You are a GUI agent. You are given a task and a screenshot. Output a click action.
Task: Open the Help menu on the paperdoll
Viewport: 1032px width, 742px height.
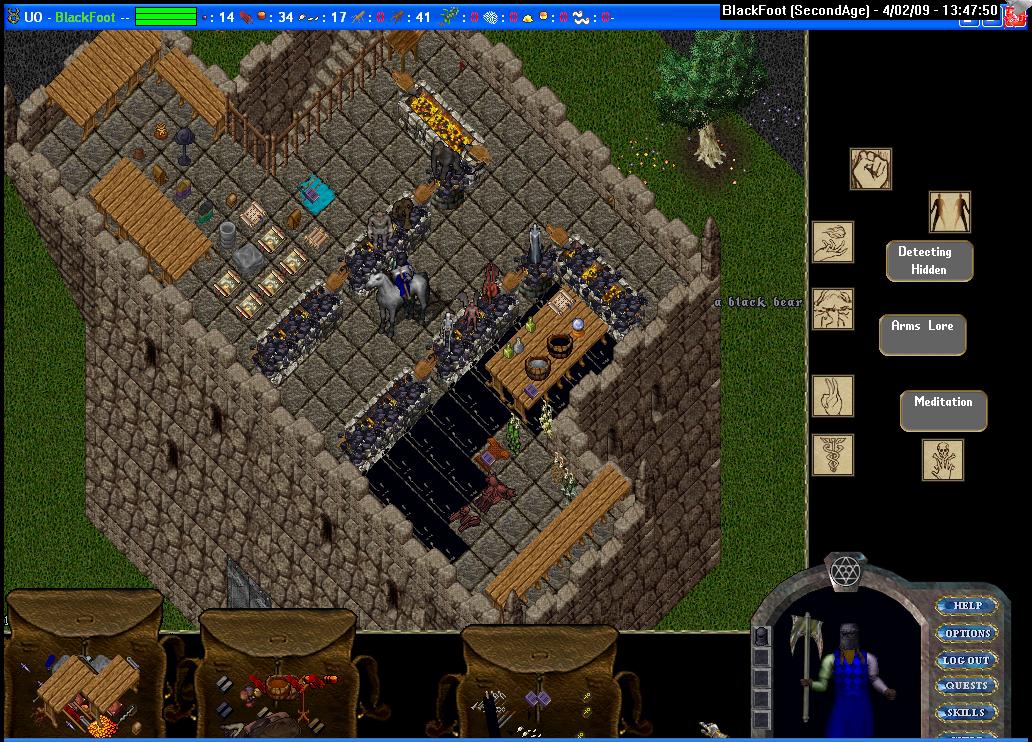[966, 605]
